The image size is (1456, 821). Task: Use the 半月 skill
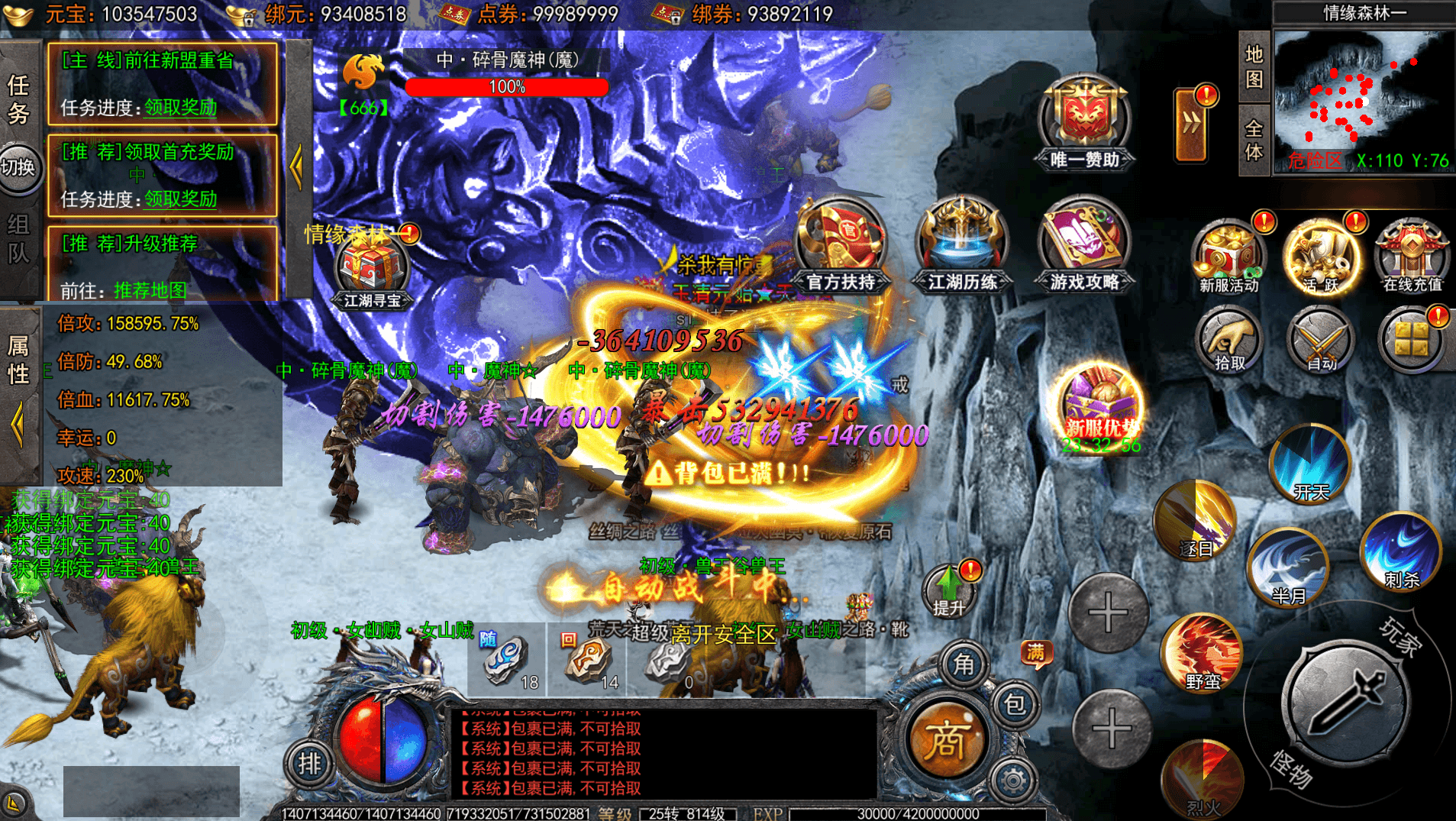[1289, 567]
